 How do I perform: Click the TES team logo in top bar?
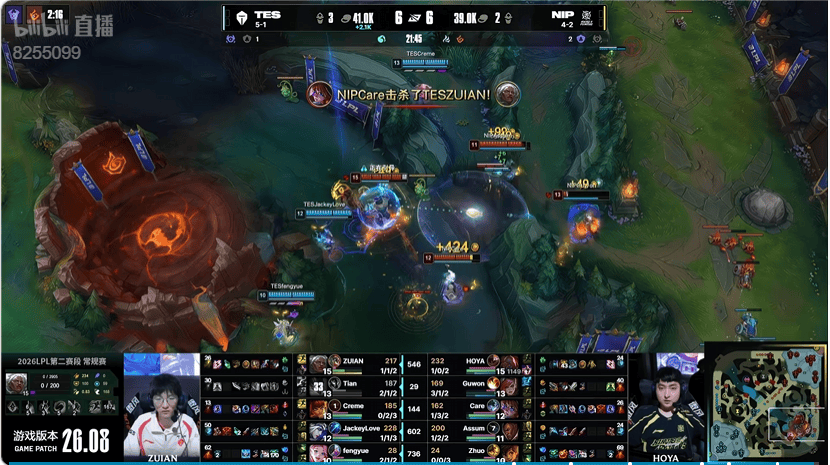click(241, 17)
